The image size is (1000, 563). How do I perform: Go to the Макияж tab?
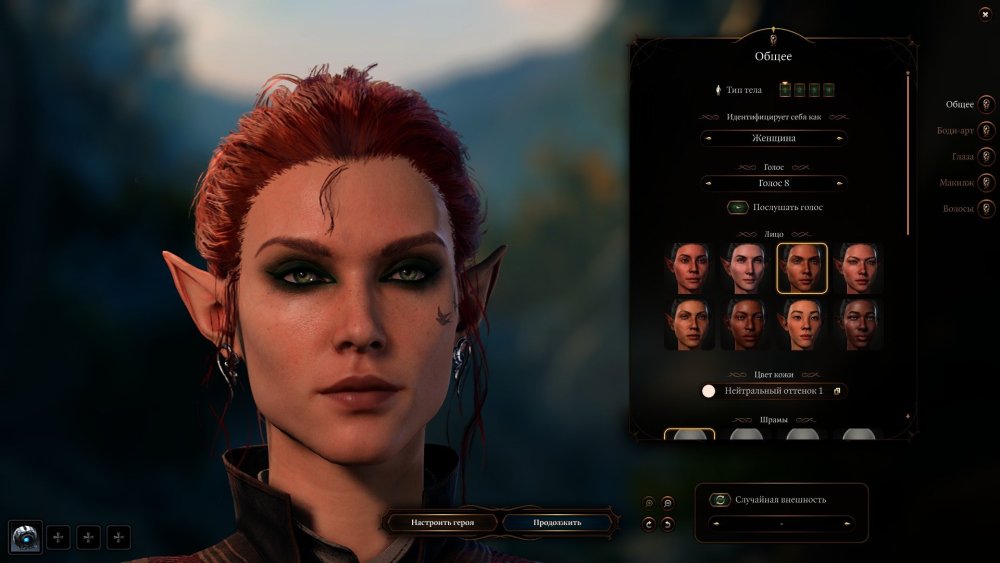click(x=986, y=183)
